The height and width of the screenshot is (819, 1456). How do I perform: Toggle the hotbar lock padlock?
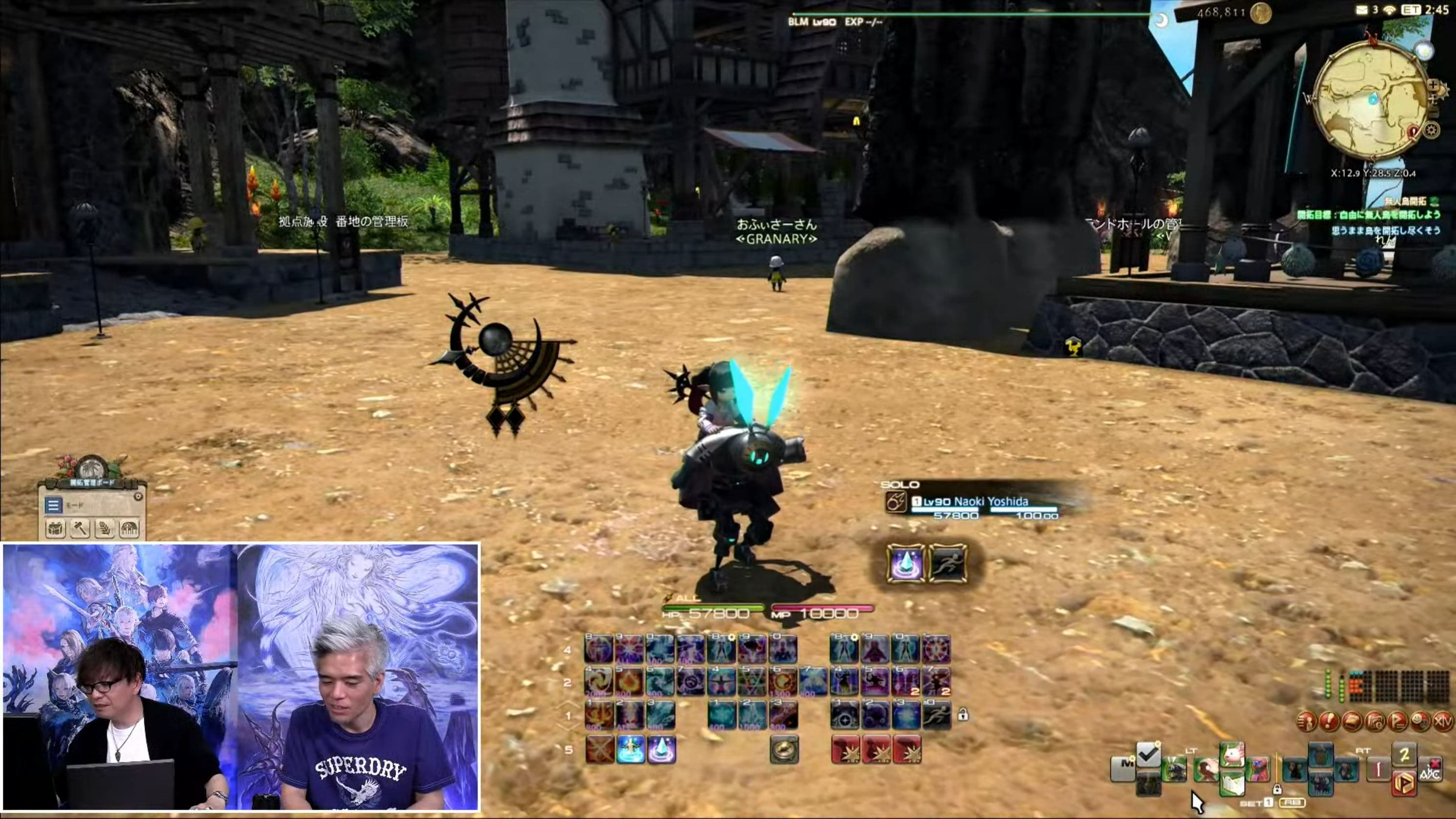click(962, 715)
